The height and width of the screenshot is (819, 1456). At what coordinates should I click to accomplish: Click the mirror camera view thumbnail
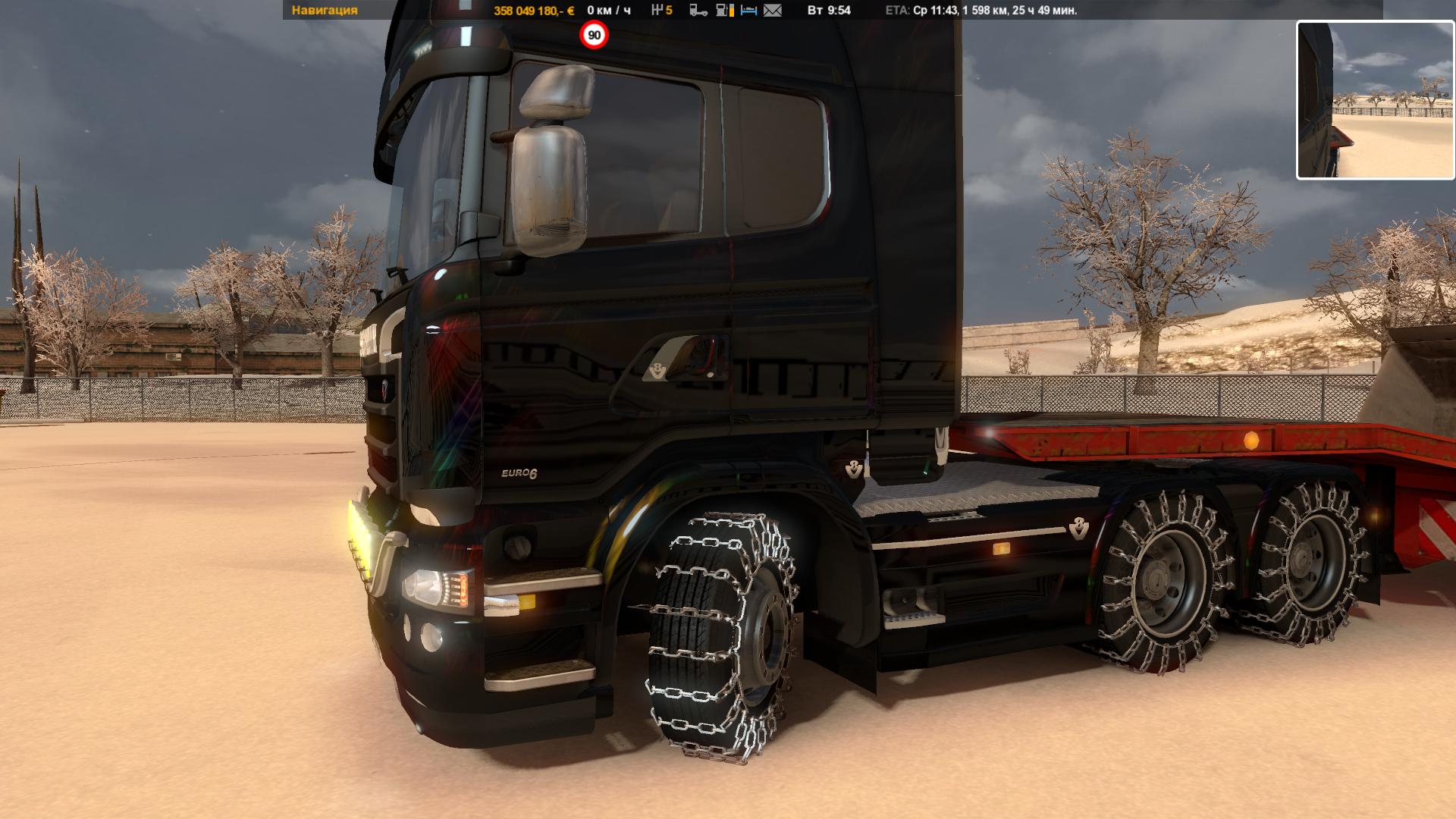[x=1375, y=100]
